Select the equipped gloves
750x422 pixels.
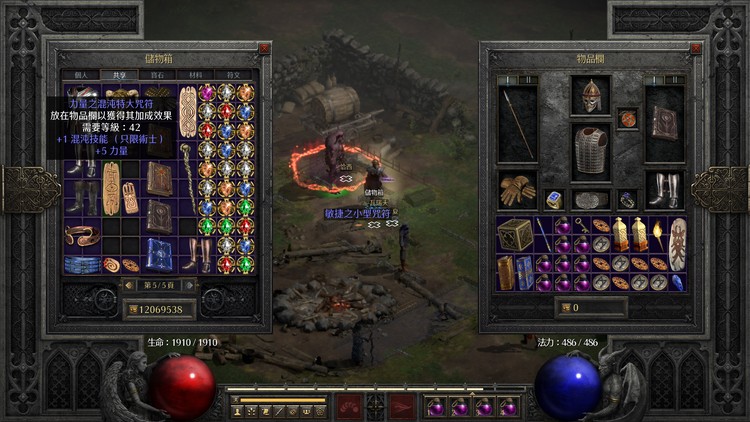[517, 189]
